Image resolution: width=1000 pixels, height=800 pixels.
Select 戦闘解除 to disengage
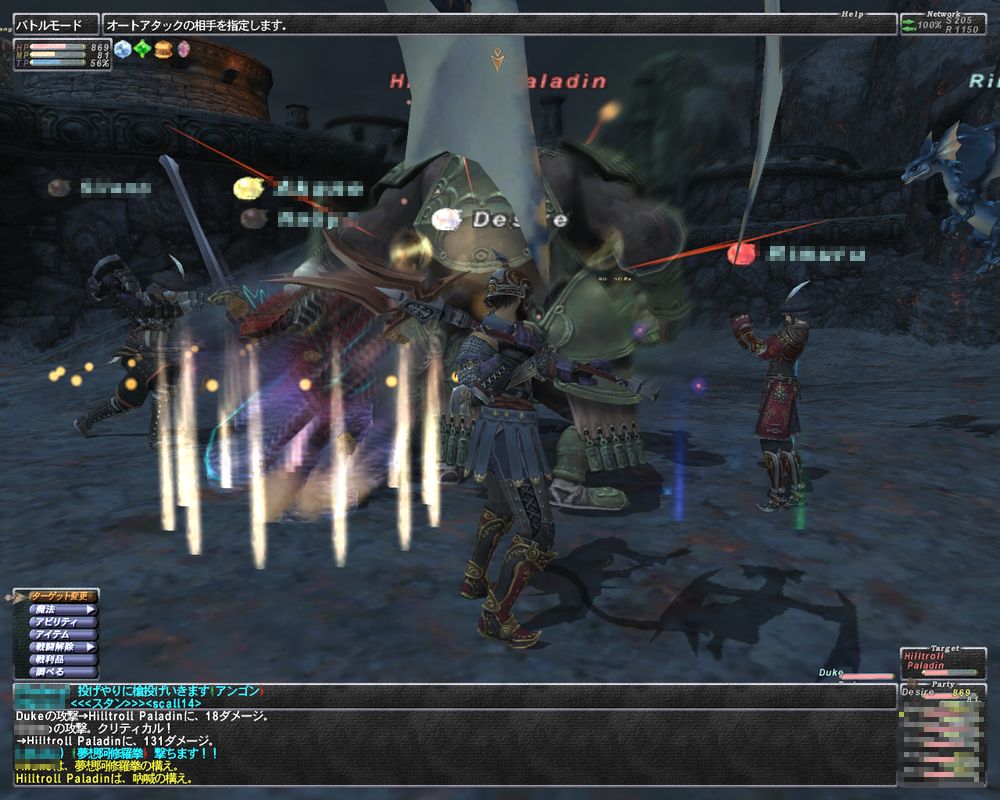click(x=62, y=647)
